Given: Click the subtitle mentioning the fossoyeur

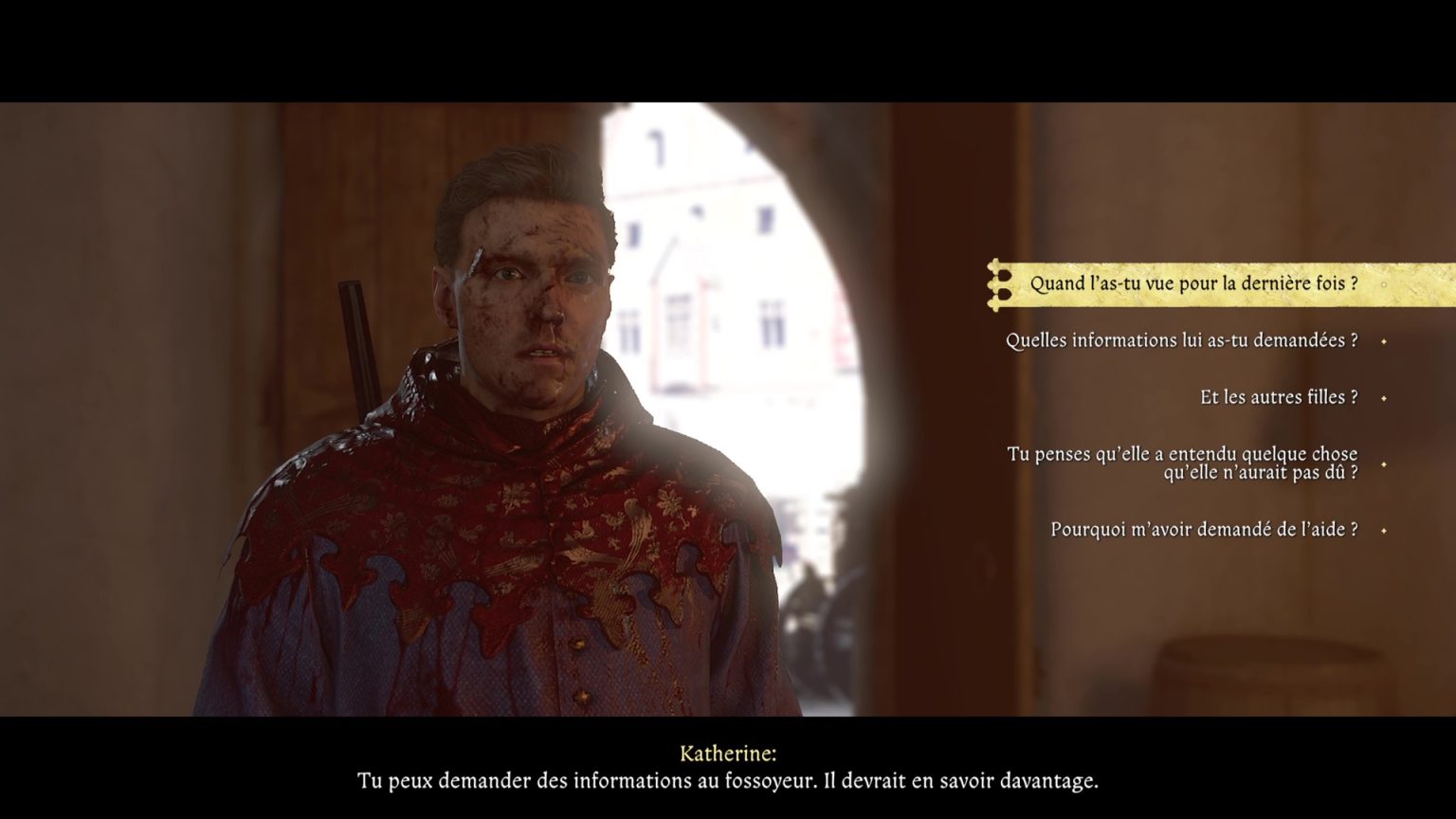Looking at the screenshot, I should [x=728, y=780].
